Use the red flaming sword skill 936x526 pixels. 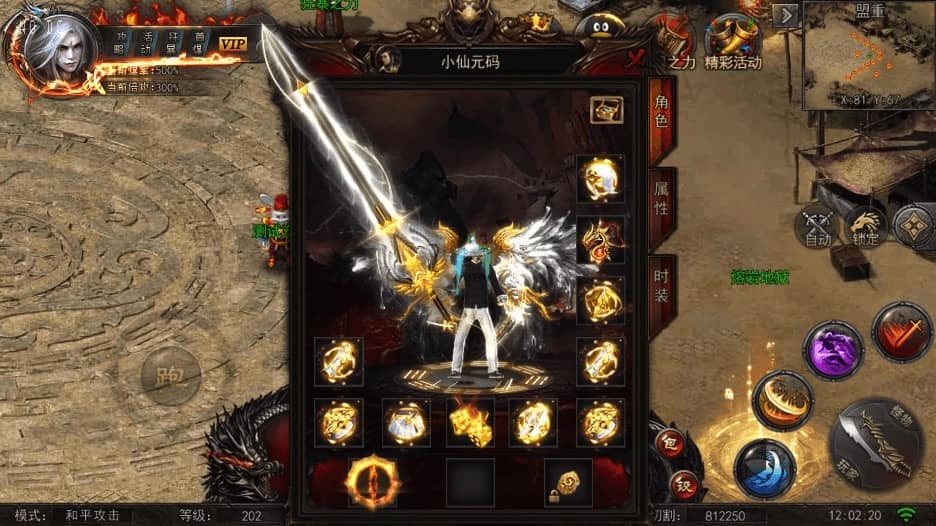[x=901, y=332]
